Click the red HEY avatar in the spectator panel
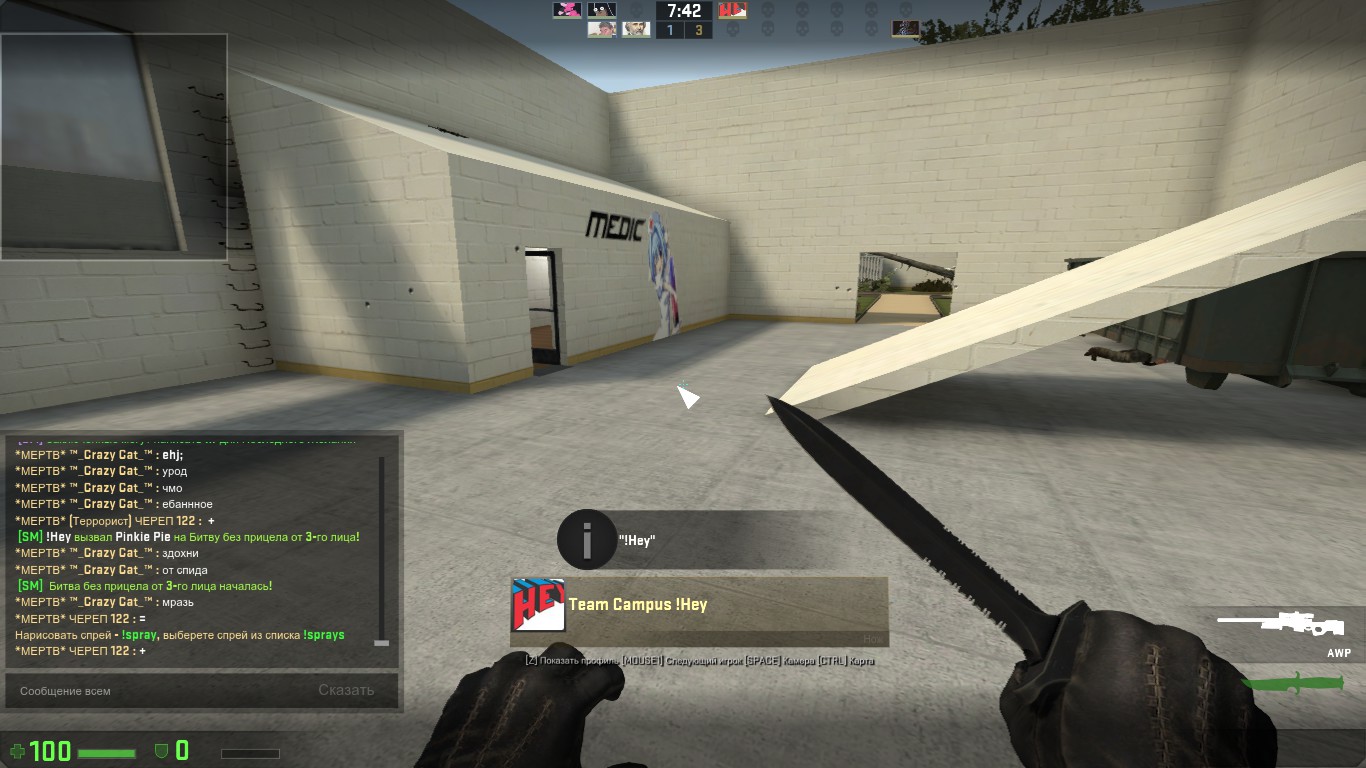This screenshot has height=768, width=1366. (x=539, y=605)
